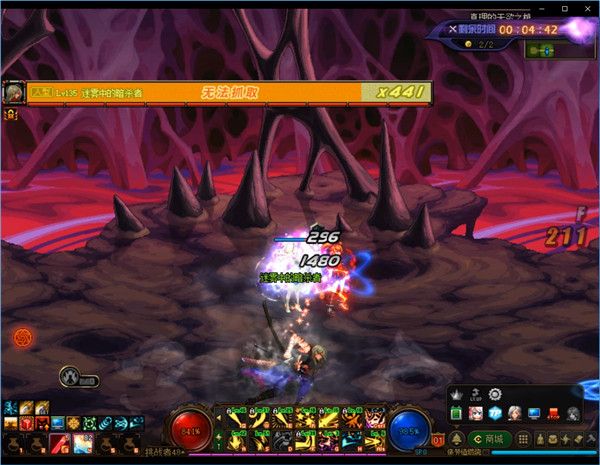600x465 pixels.
Task: Click the settings gear icon
Action: pos(494,395)
